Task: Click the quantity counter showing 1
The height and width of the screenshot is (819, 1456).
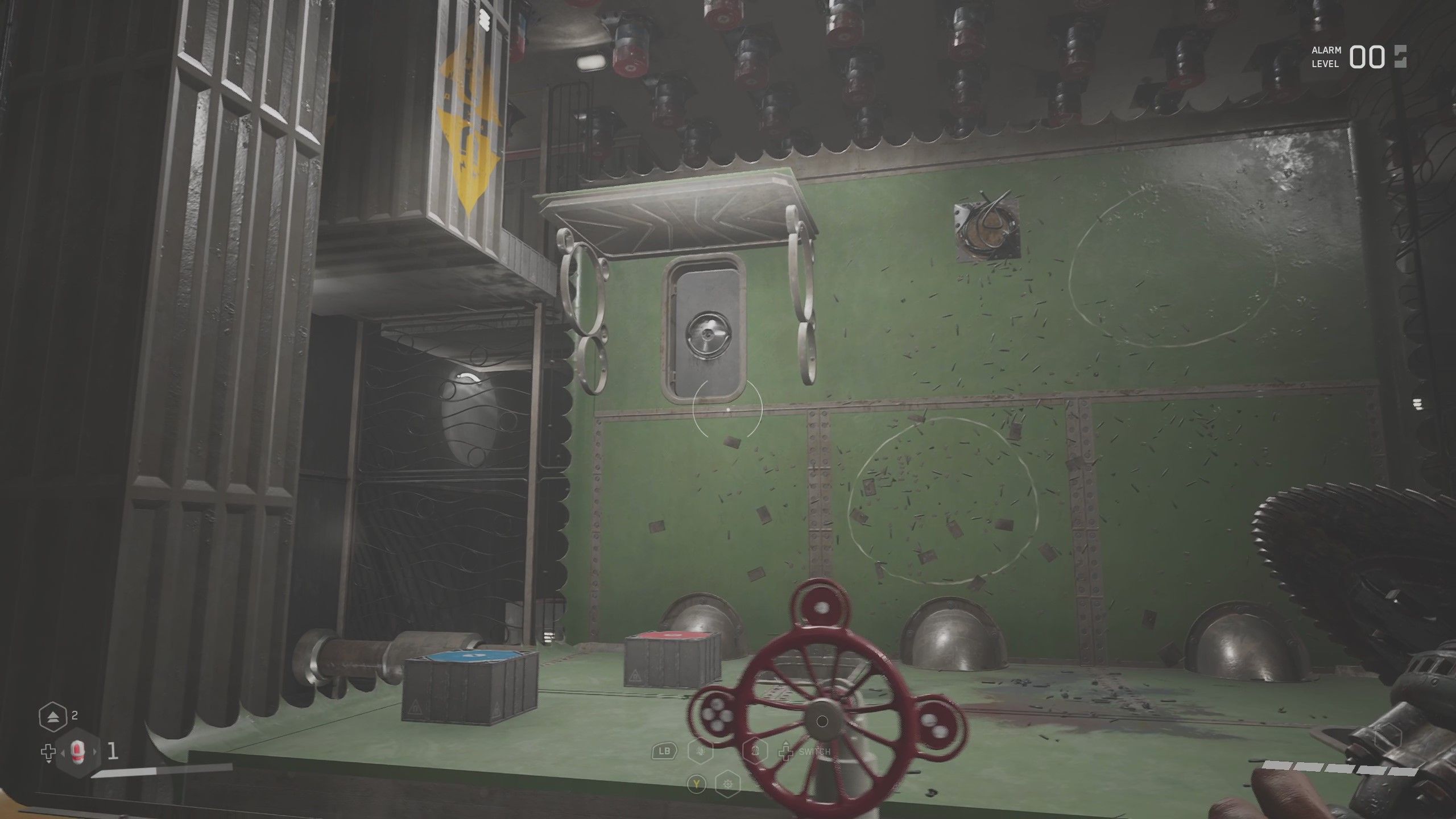Action: 113,751
